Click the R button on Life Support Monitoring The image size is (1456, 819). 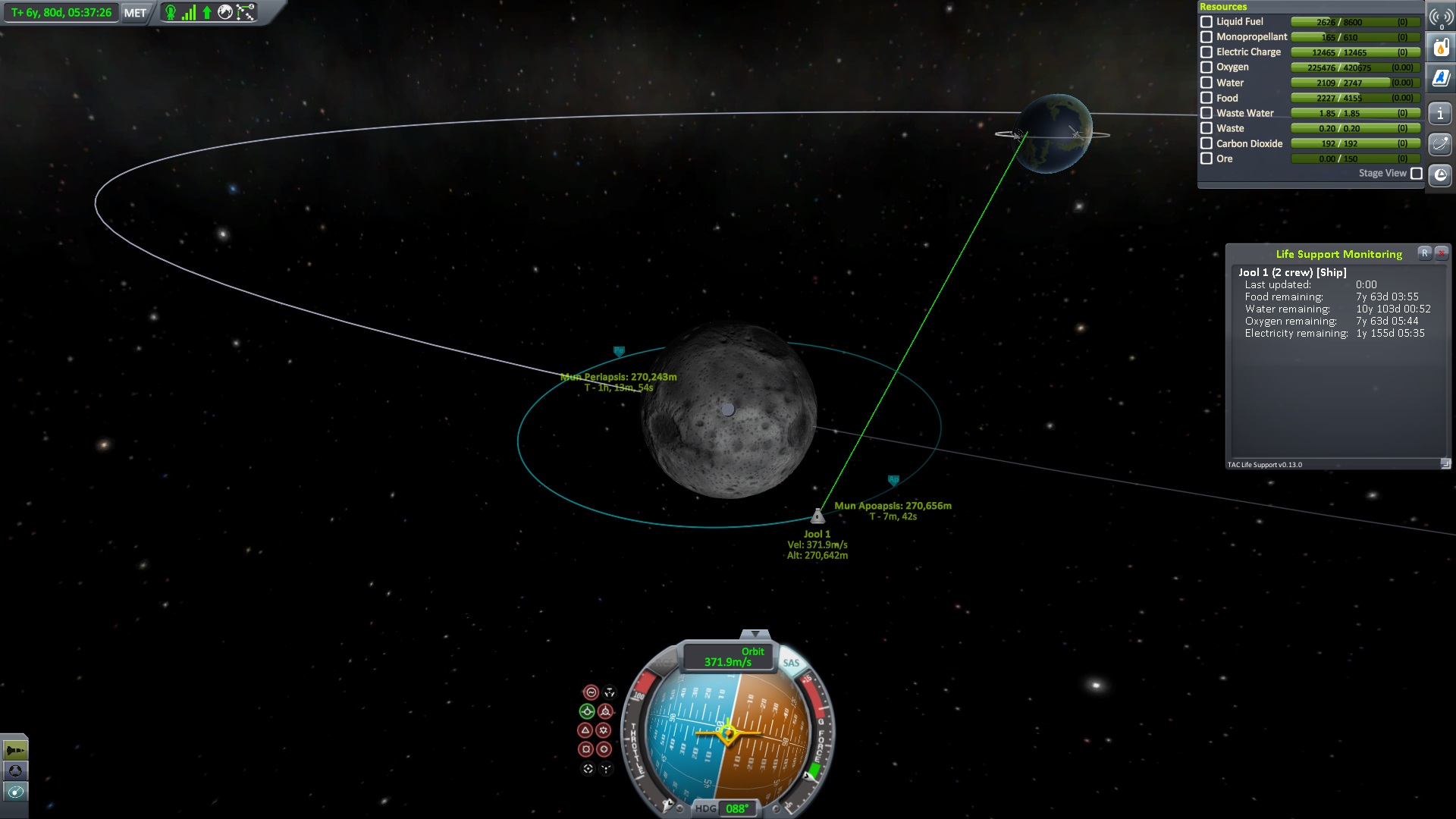coord(1425,253)
